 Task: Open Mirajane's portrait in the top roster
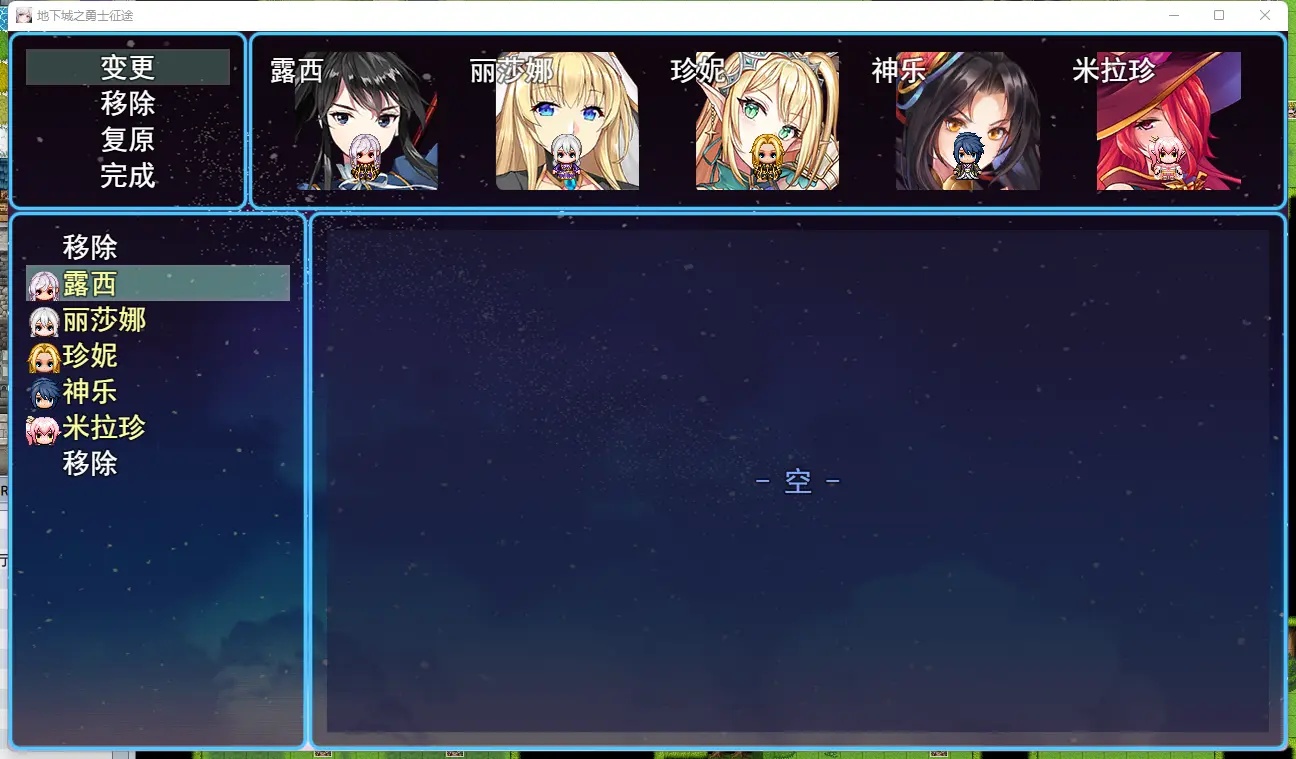tap(1167, 120)
